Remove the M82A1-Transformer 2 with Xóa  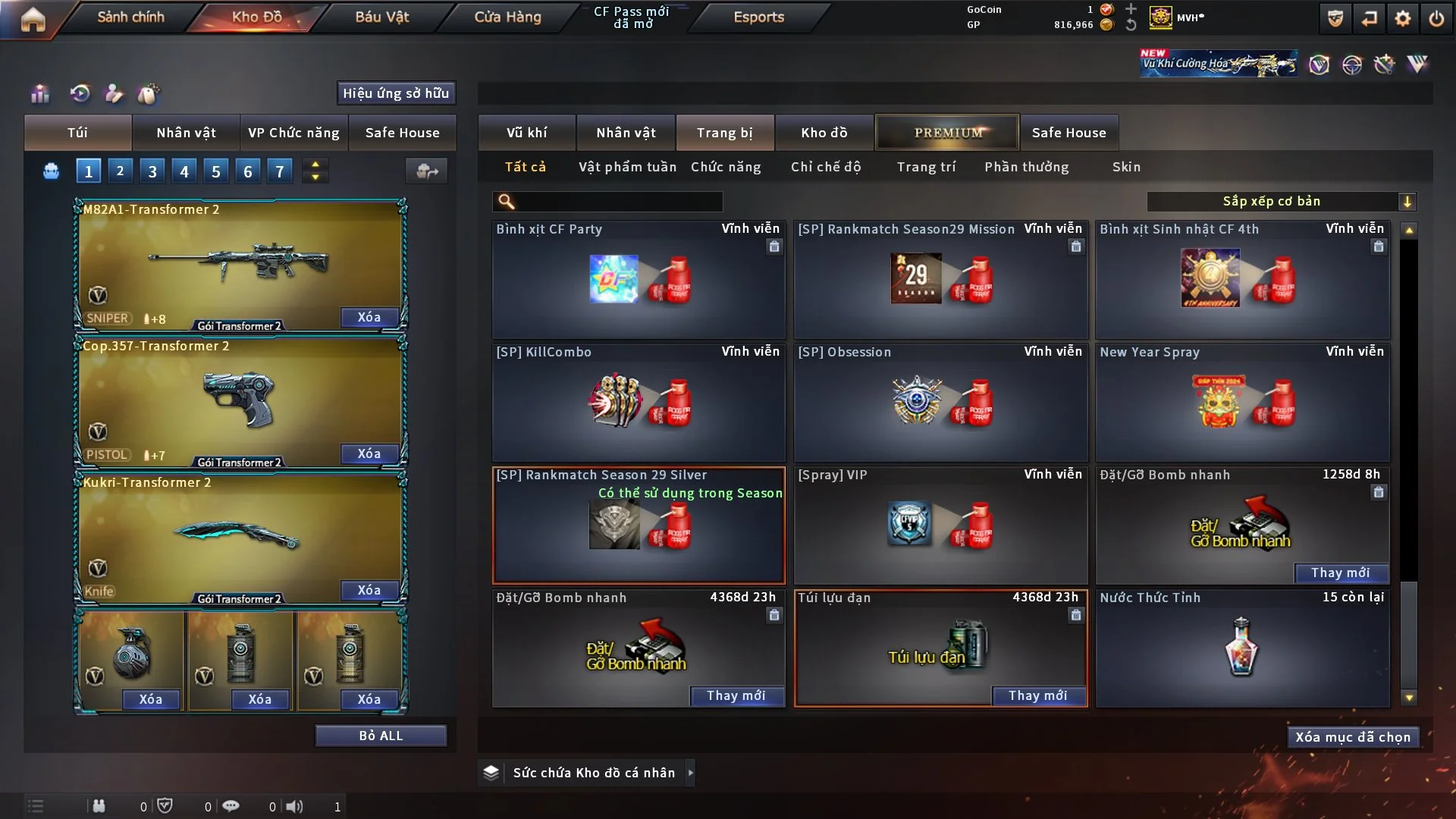tap(369, 317)
